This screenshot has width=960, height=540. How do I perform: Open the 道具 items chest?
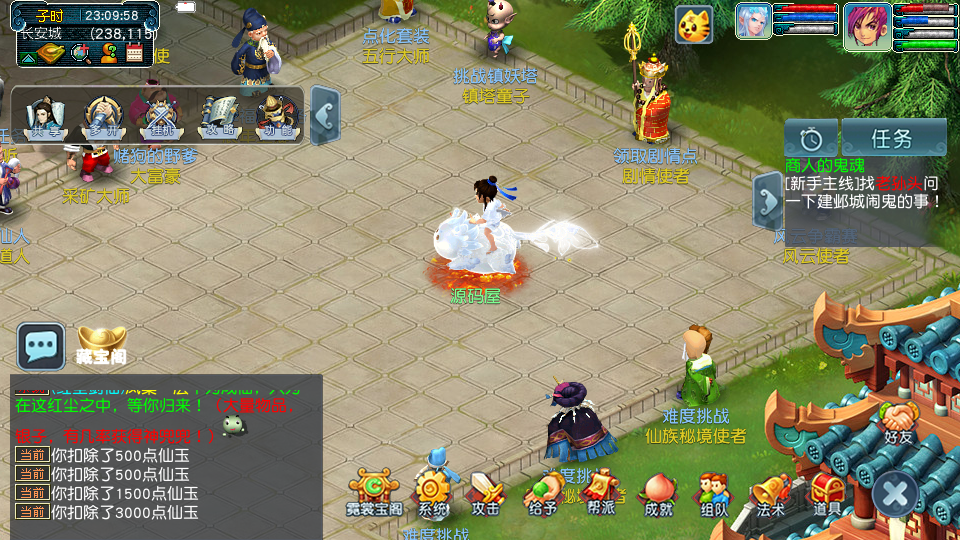[827, 492]
